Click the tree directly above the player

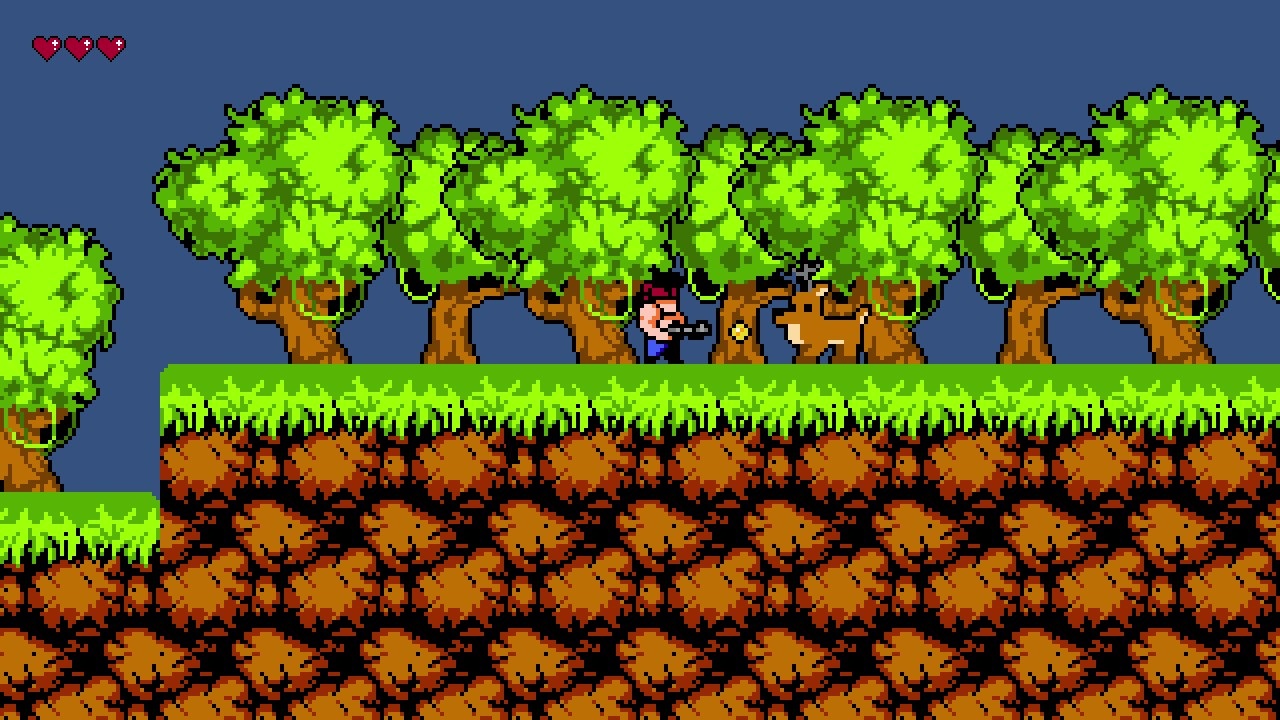click(620, 180)
